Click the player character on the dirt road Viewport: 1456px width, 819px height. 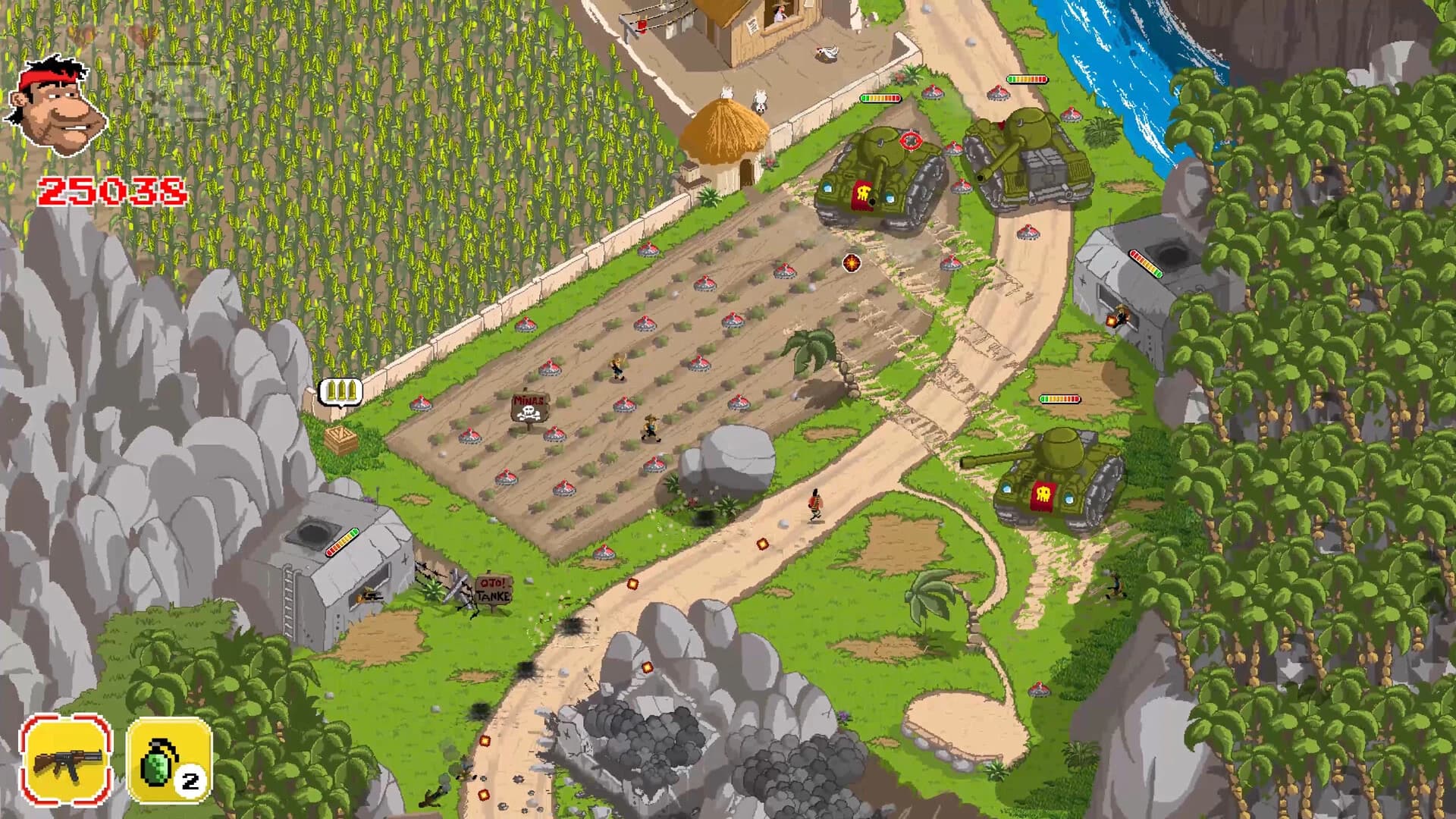pos(814,504)
